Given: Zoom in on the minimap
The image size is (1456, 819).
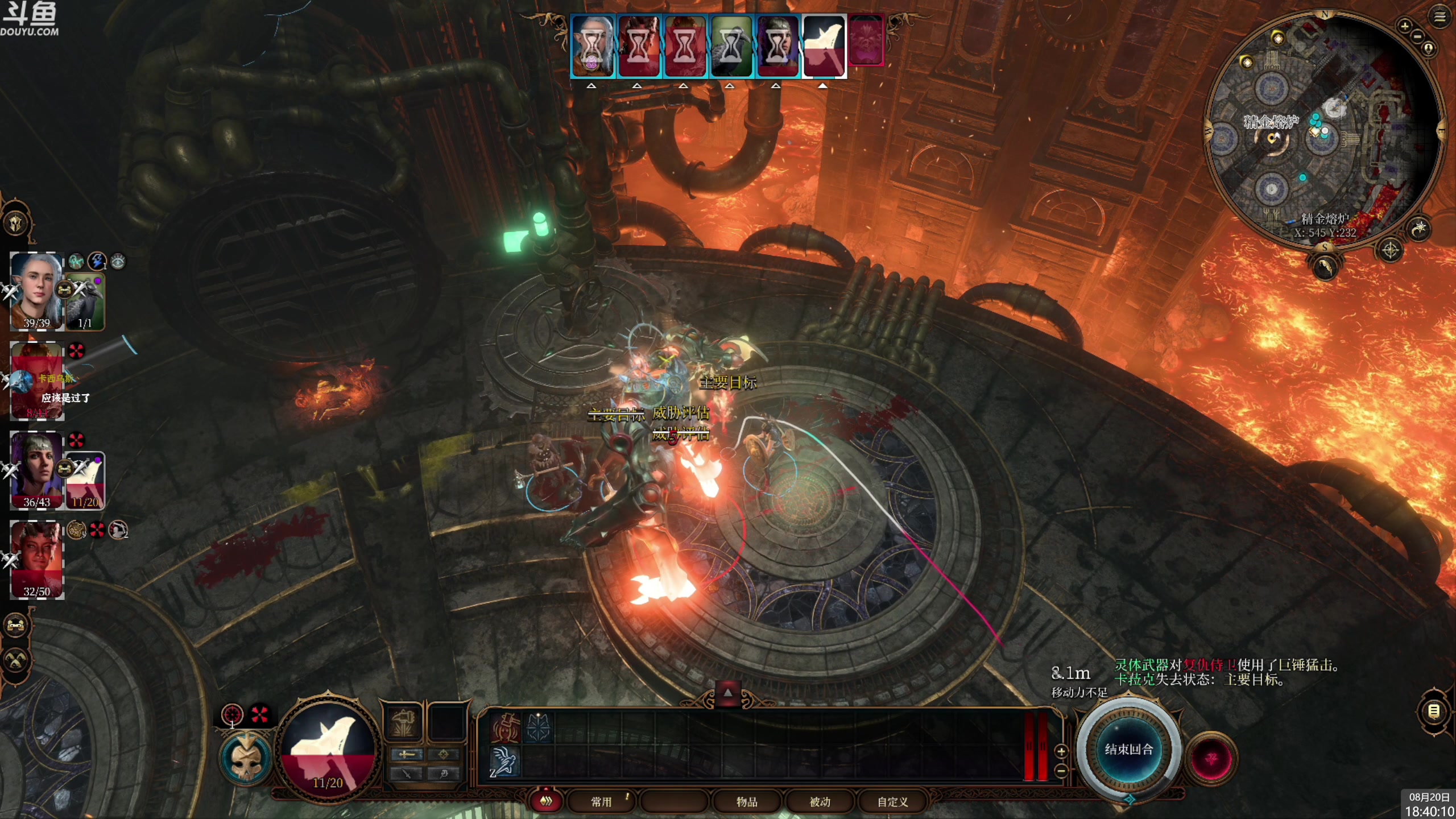Looking at the screenshot, I should click(x=1405, y=26).
